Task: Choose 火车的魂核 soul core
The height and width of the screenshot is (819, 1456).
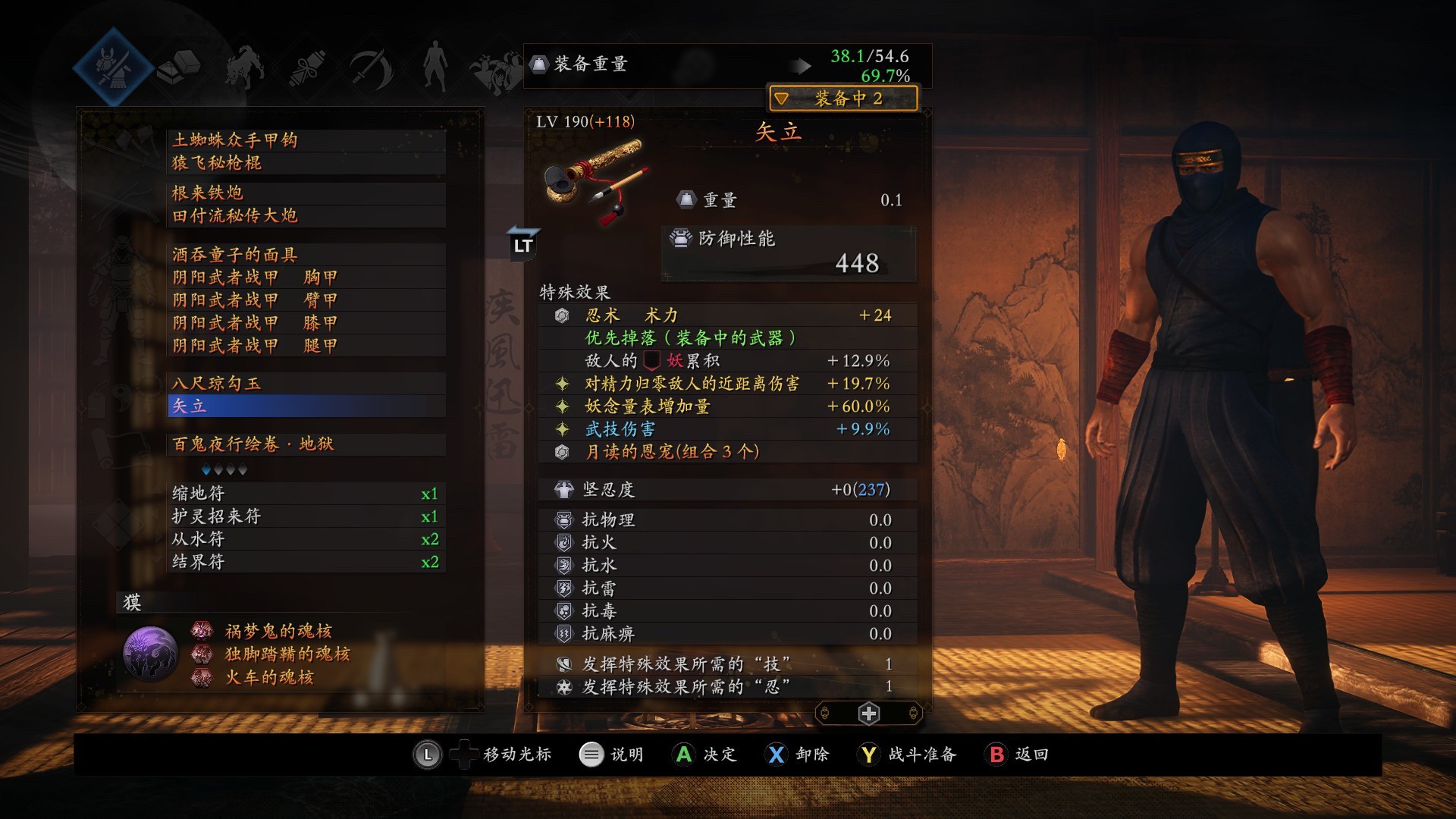Action: coord(268,677)
